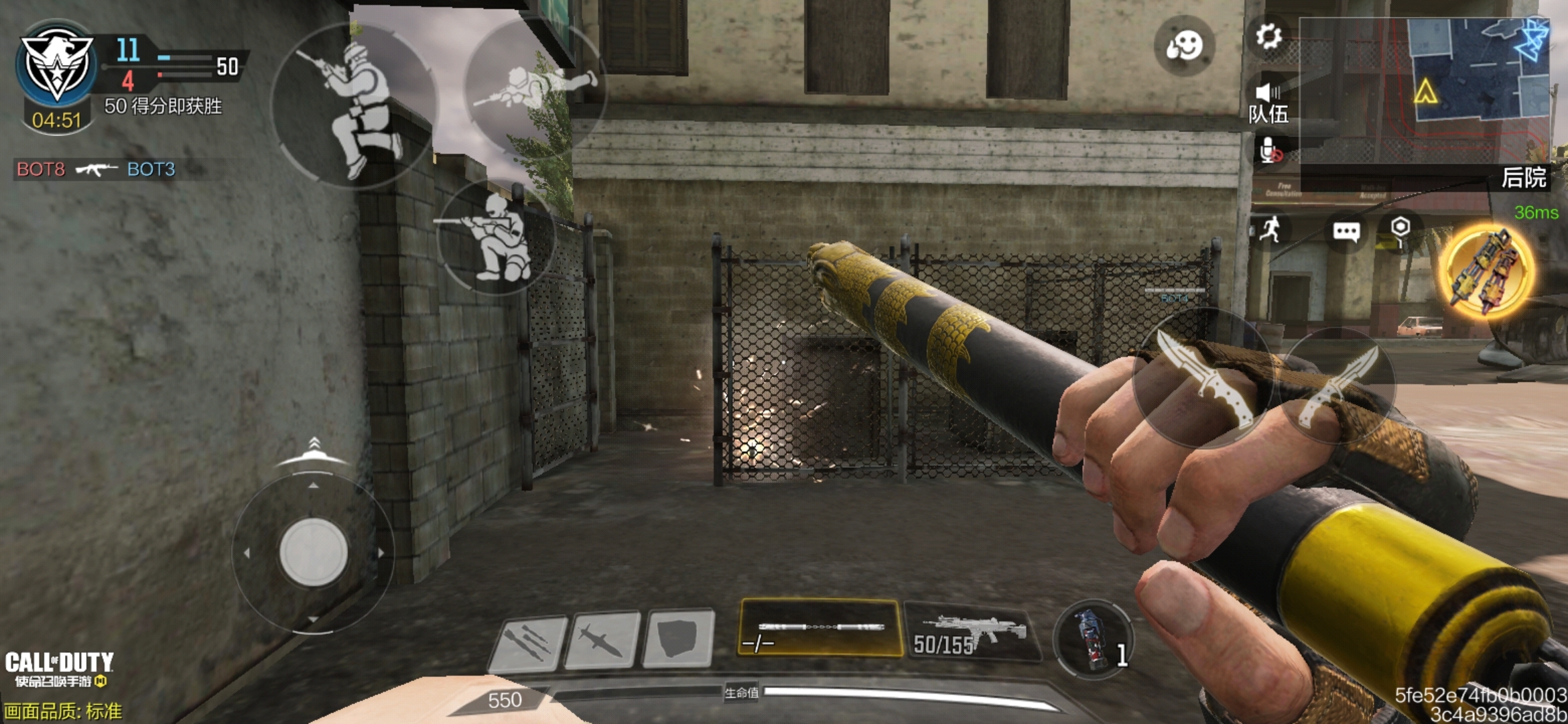Open the emote smiley button

click(1184, 46)
